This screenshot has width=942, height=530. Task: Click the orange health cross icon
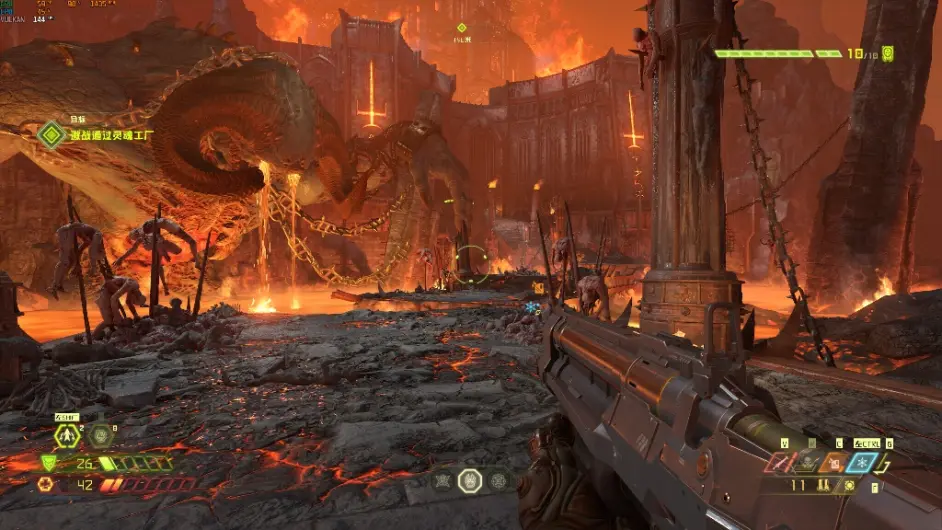[46, 484]
